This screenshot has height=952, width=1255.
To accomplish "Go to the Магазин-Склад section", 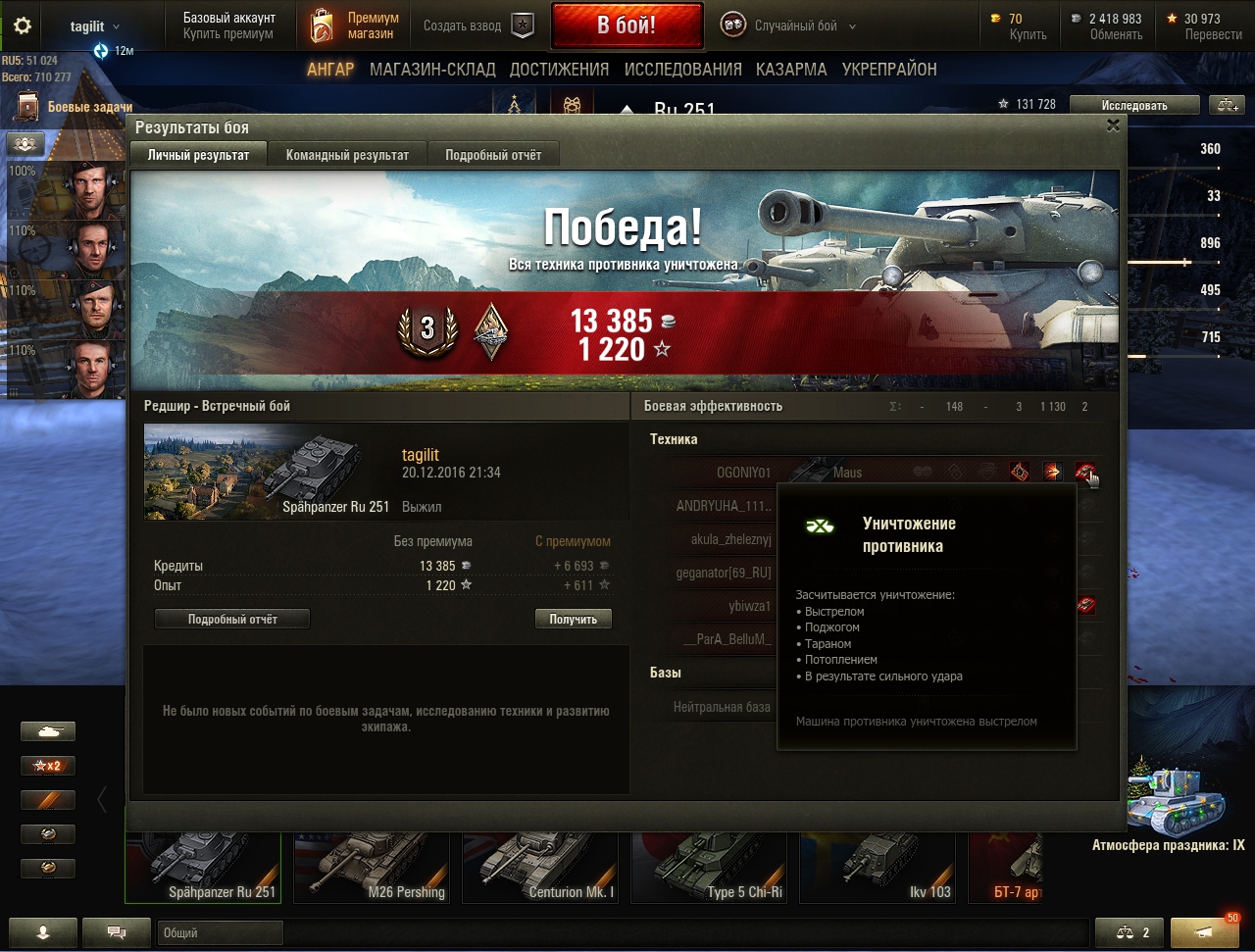I will 432,70.
